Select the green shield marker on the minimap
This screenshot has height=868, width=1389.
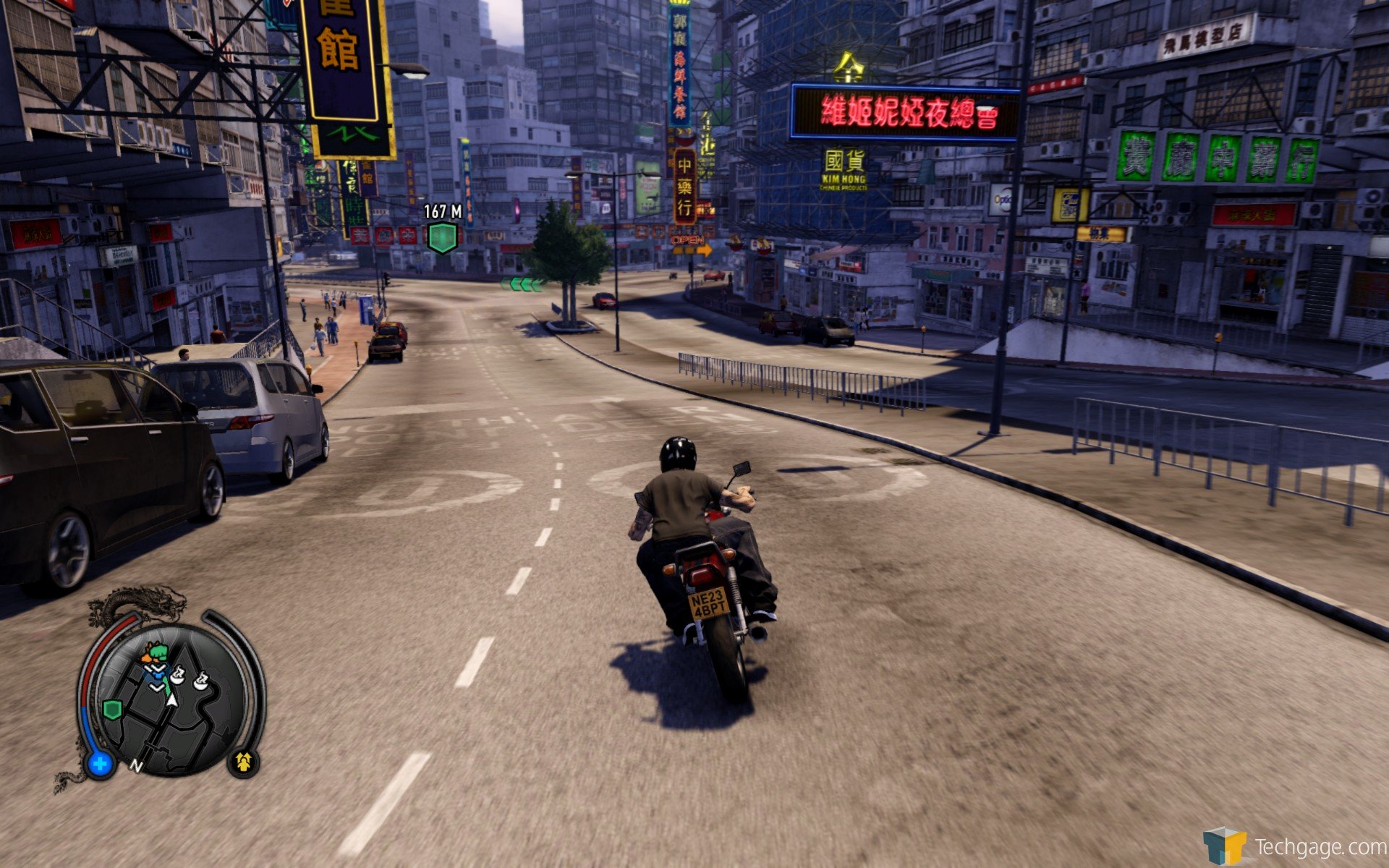[x=112, y=709]
